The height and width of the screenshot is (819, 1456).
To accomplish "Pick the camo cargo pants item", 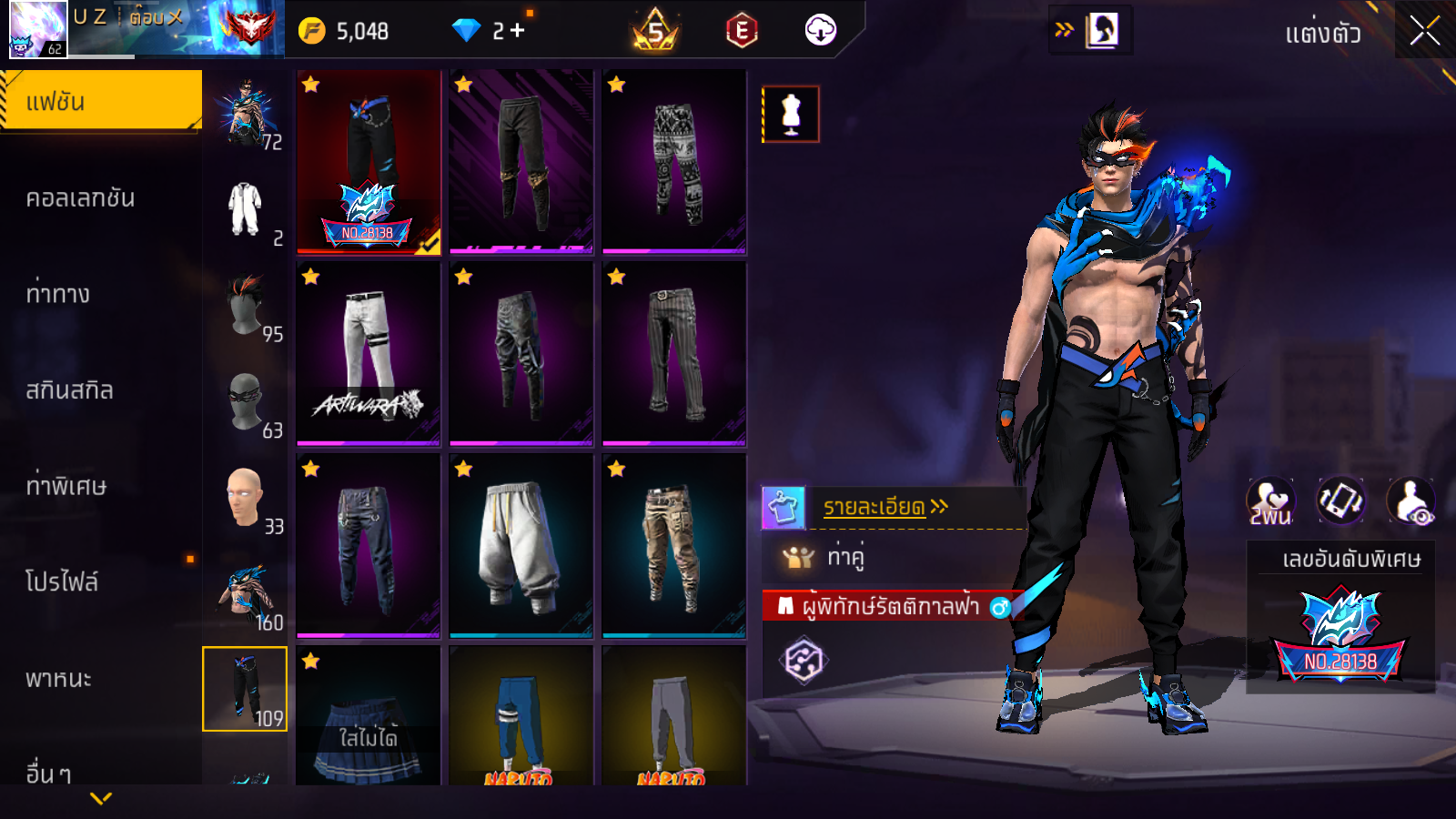I will point(674,546).
